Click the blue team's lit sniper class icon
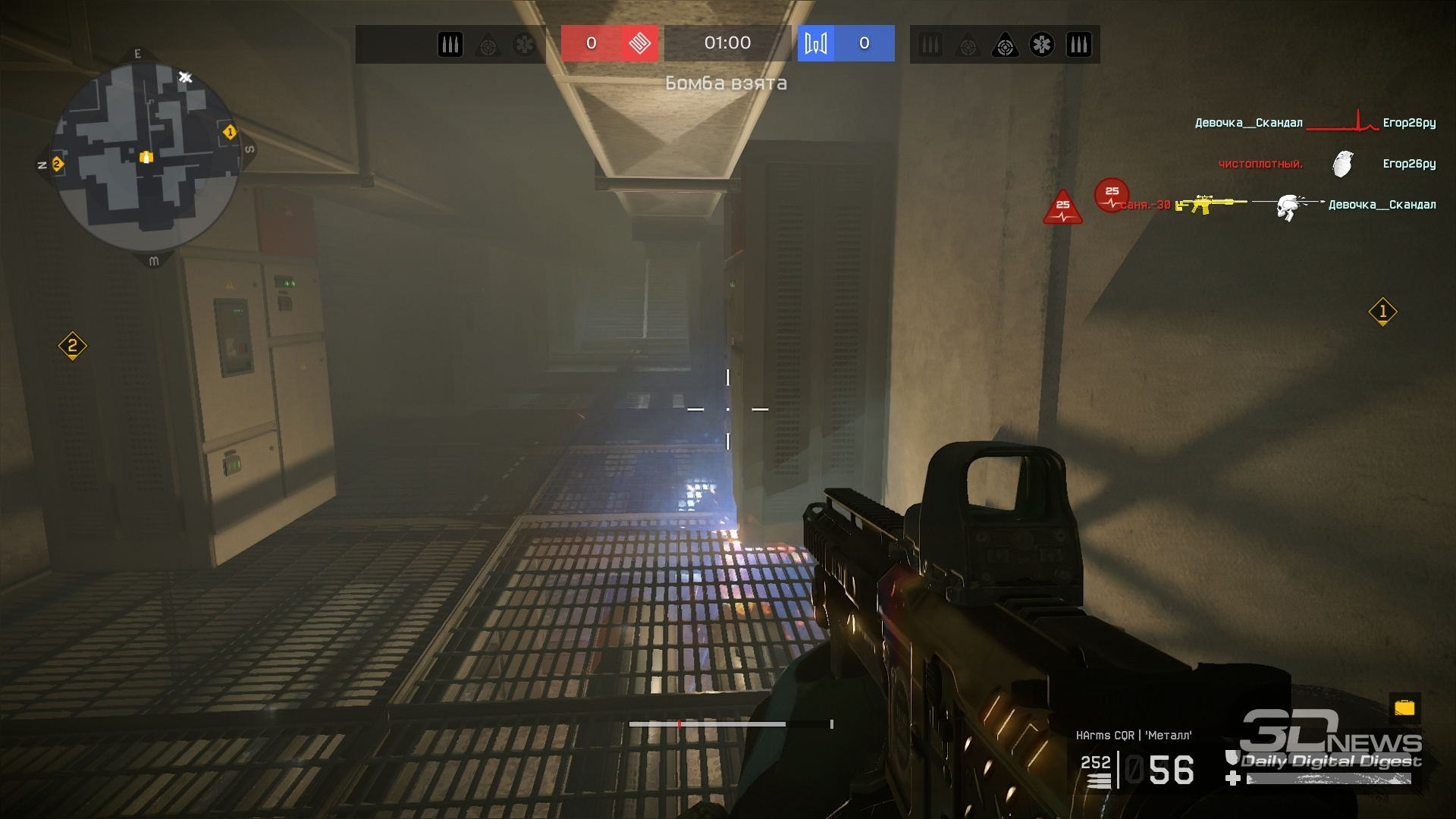This screenshot has width=1456, height=819. pyautogui.click(x=1005, y=45)
